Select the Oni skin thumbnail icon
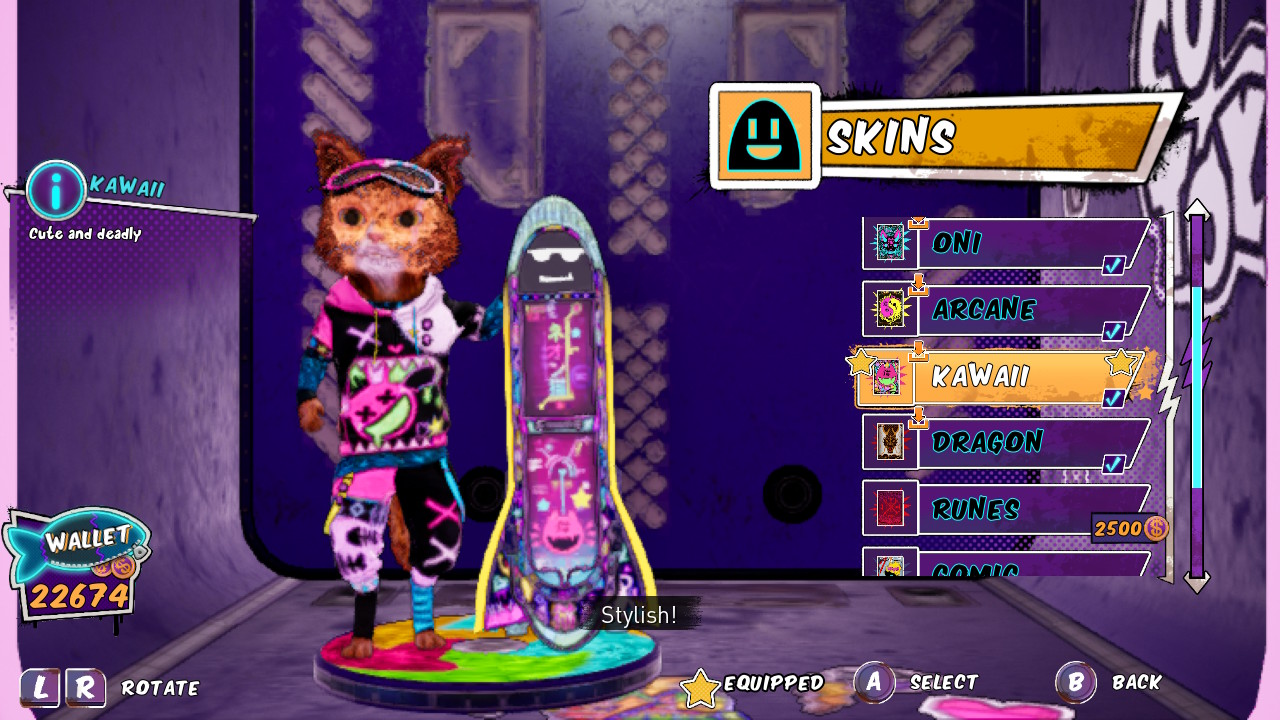 coord(890,241)
